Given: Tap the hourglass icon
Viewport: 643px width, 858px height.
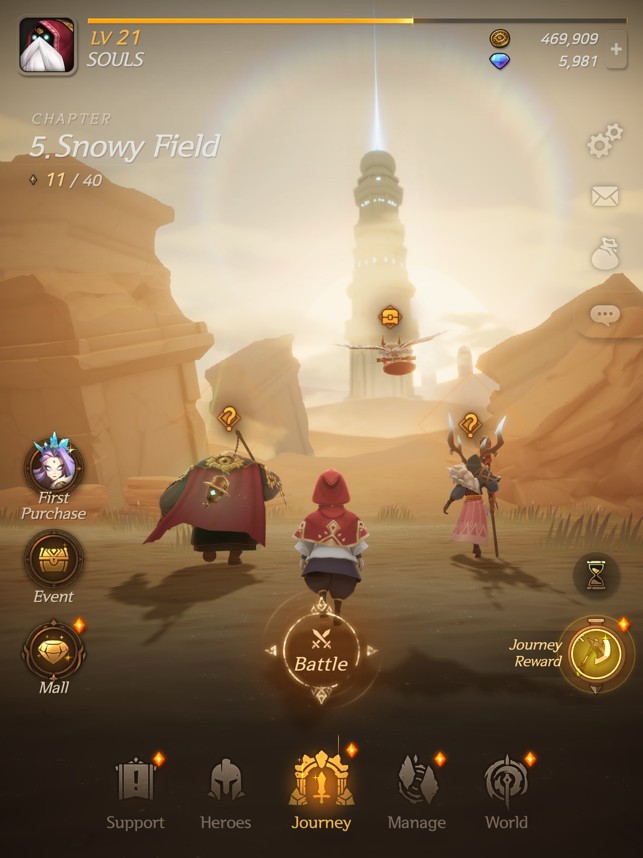Looking at the screenshot, I should click(x=596, y=575).
